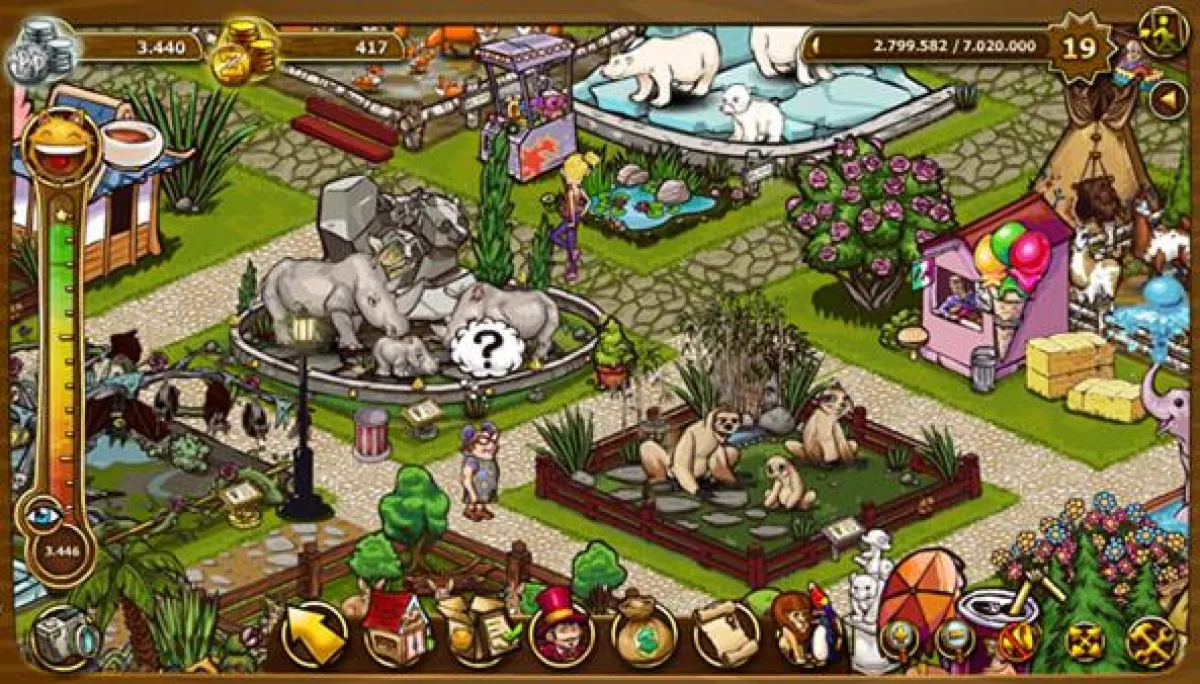Open the lion and penguin animals icon

tap(803, 630)
